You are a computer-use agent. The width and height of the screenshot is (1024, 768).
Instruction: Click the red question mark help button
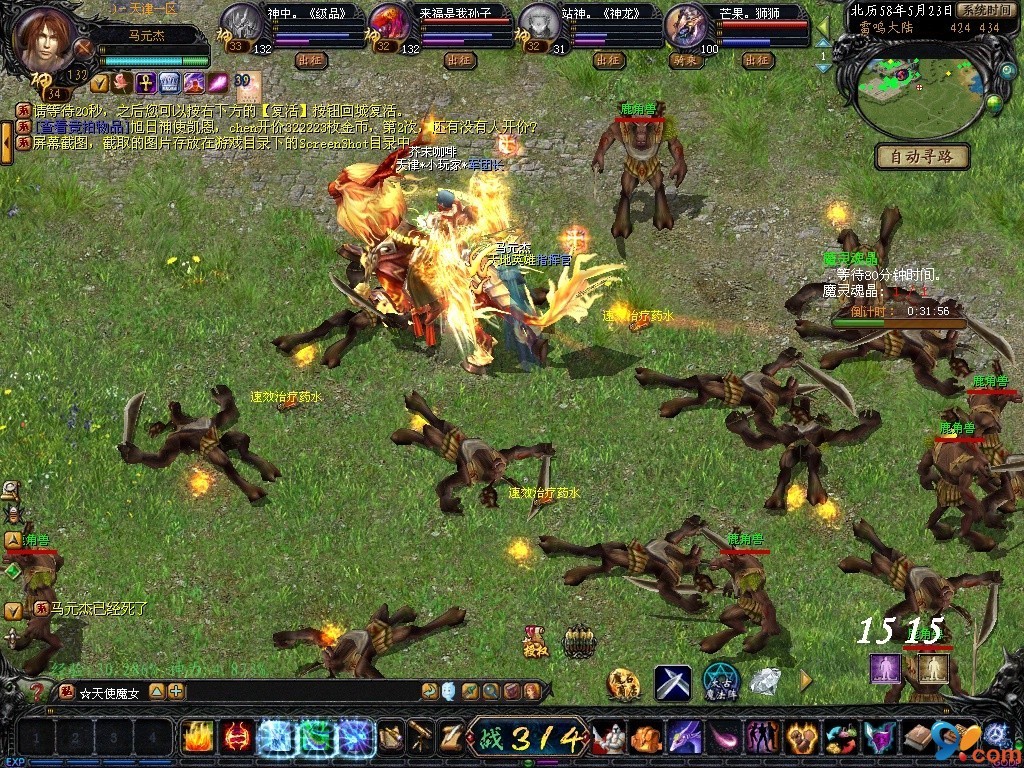tap(37, 691)
